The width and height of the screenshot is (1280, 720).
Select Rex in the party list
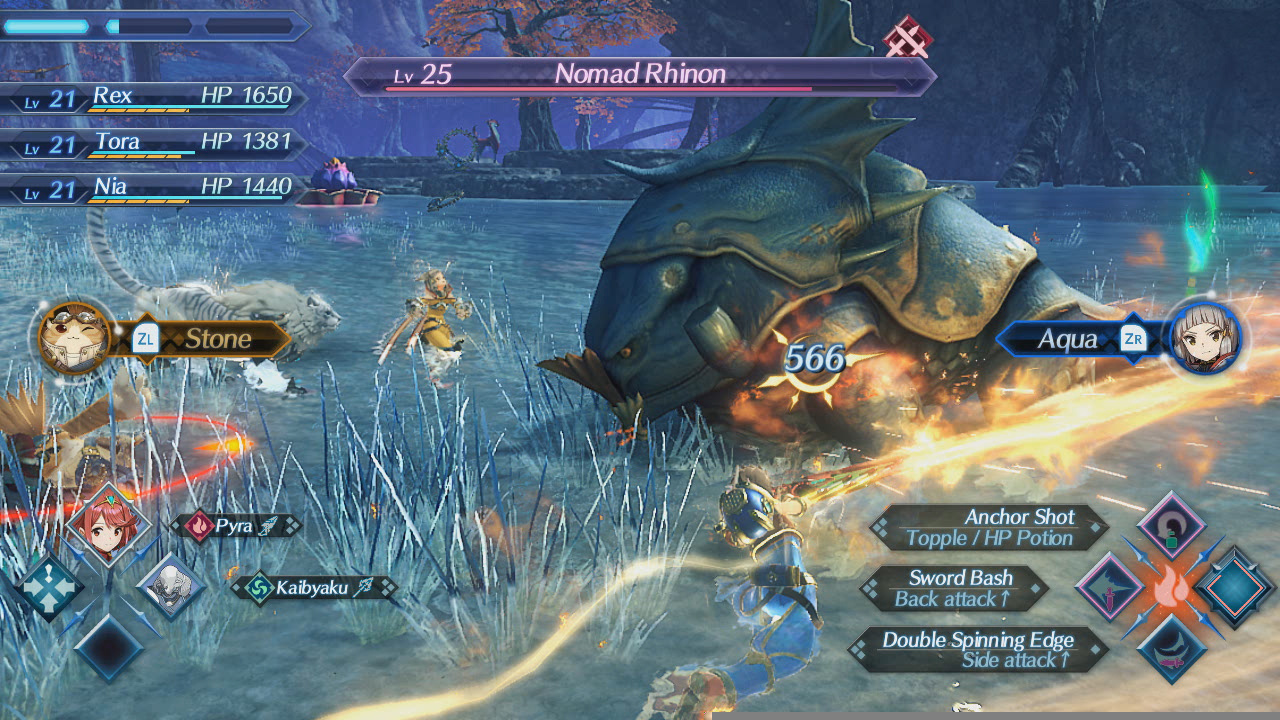[160, 97]
